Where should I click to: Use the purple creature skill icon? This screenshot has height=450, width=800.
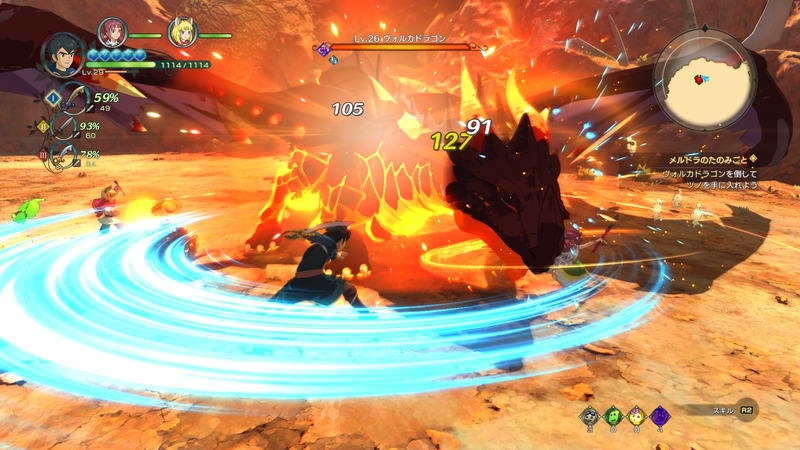[660, 415]
